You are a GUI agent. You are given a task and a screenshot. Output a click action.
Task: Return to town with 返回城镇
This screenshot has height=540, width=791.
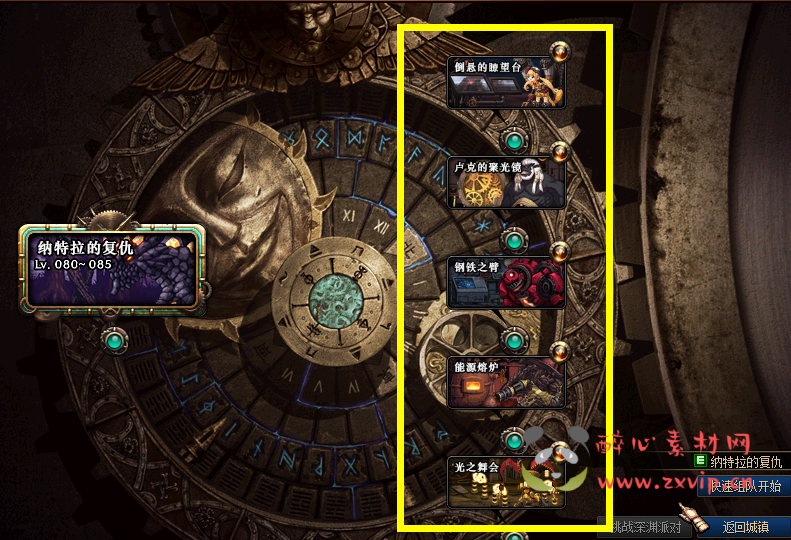point(745,527)
